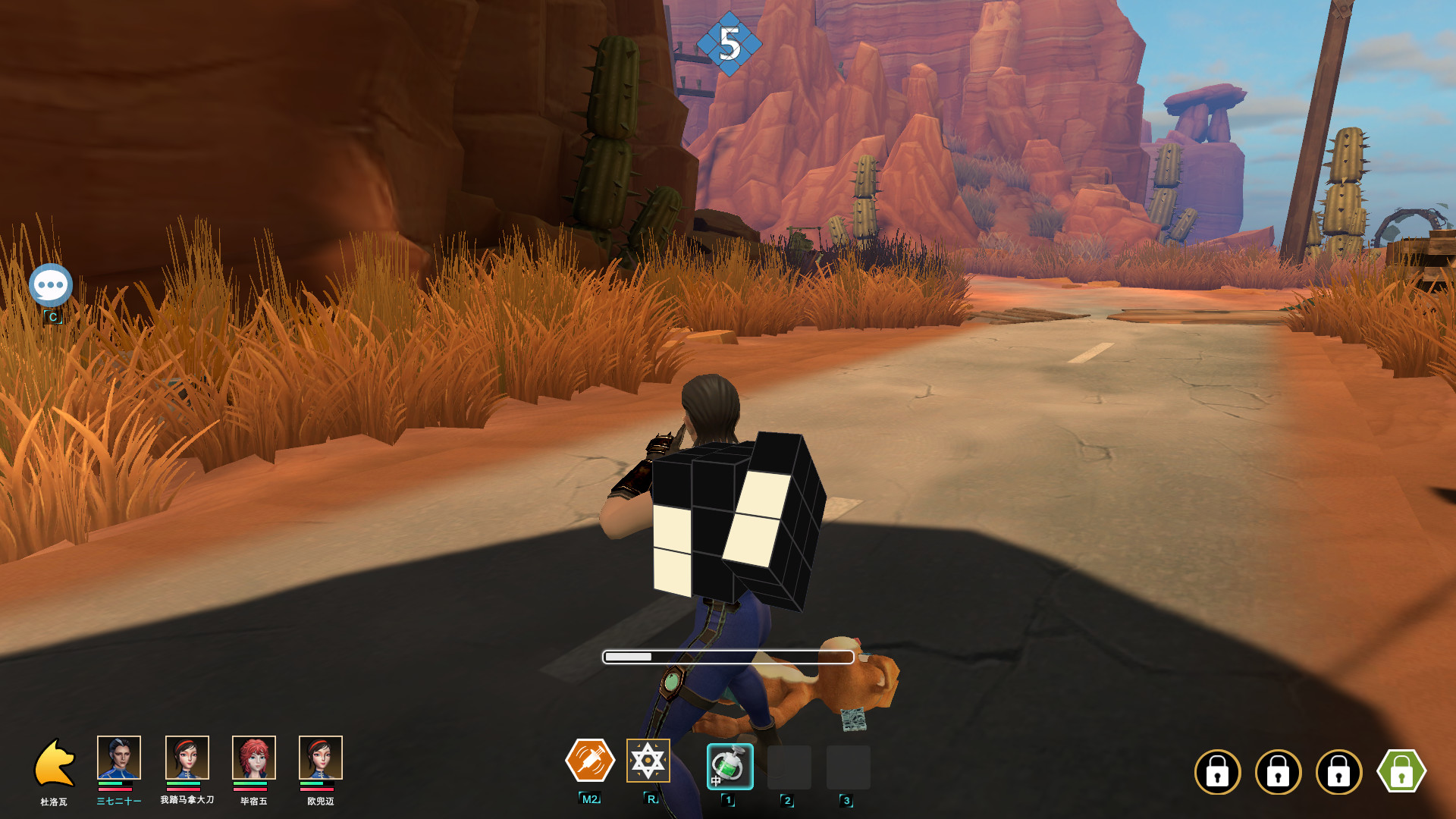The height and width of the screenshot is (819, 1456).
Task: Use the green potion item slot
Action: click(x=730, y=767)
